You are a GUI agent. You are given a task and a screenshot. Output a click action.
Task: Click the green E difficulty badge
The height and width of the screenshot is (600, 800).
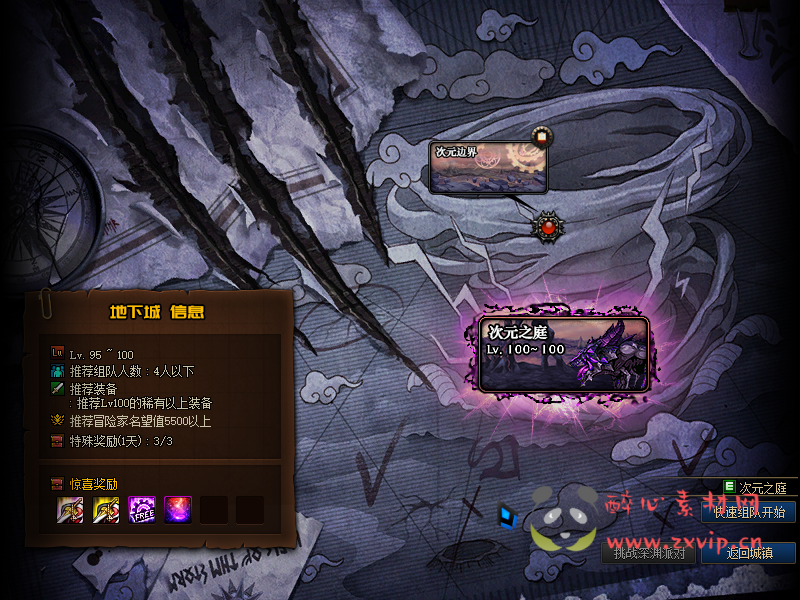point(729,488)
